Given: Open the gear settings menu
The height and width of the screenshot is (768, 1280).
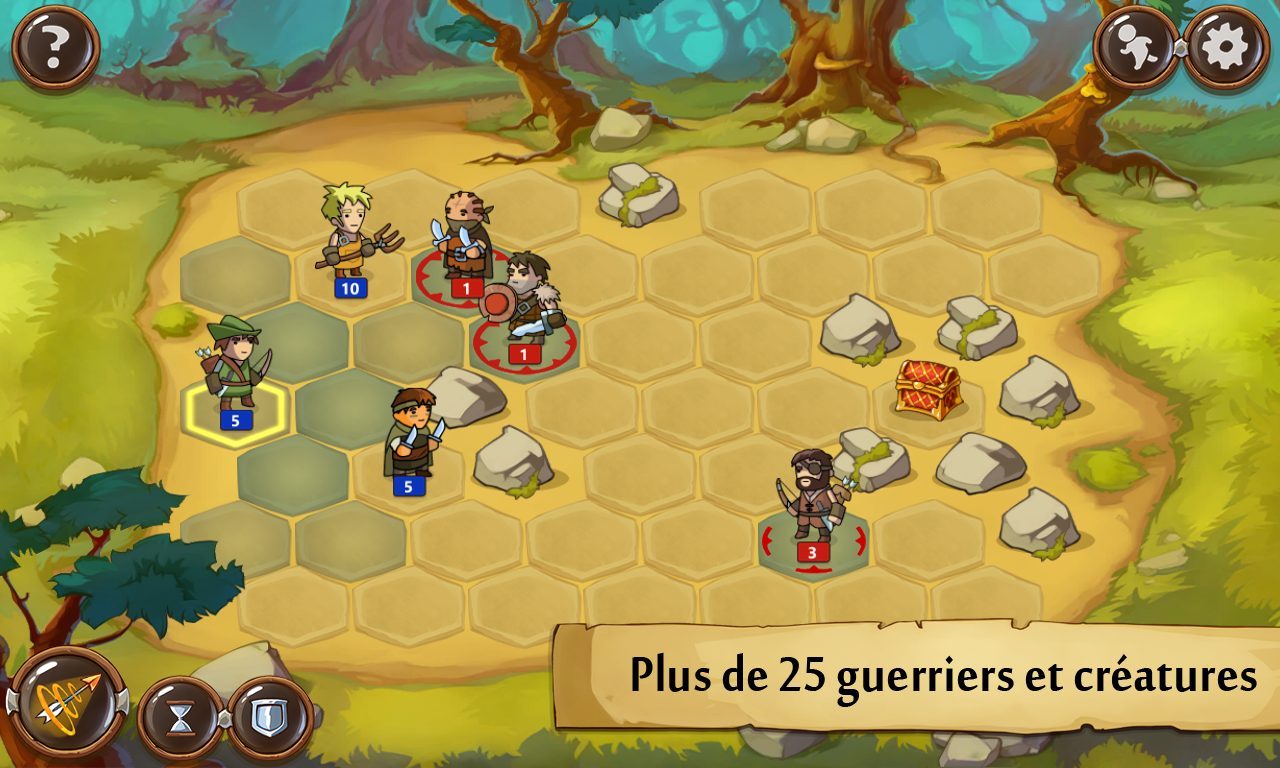Looking at the screenshot, I should click(1226, 47).
